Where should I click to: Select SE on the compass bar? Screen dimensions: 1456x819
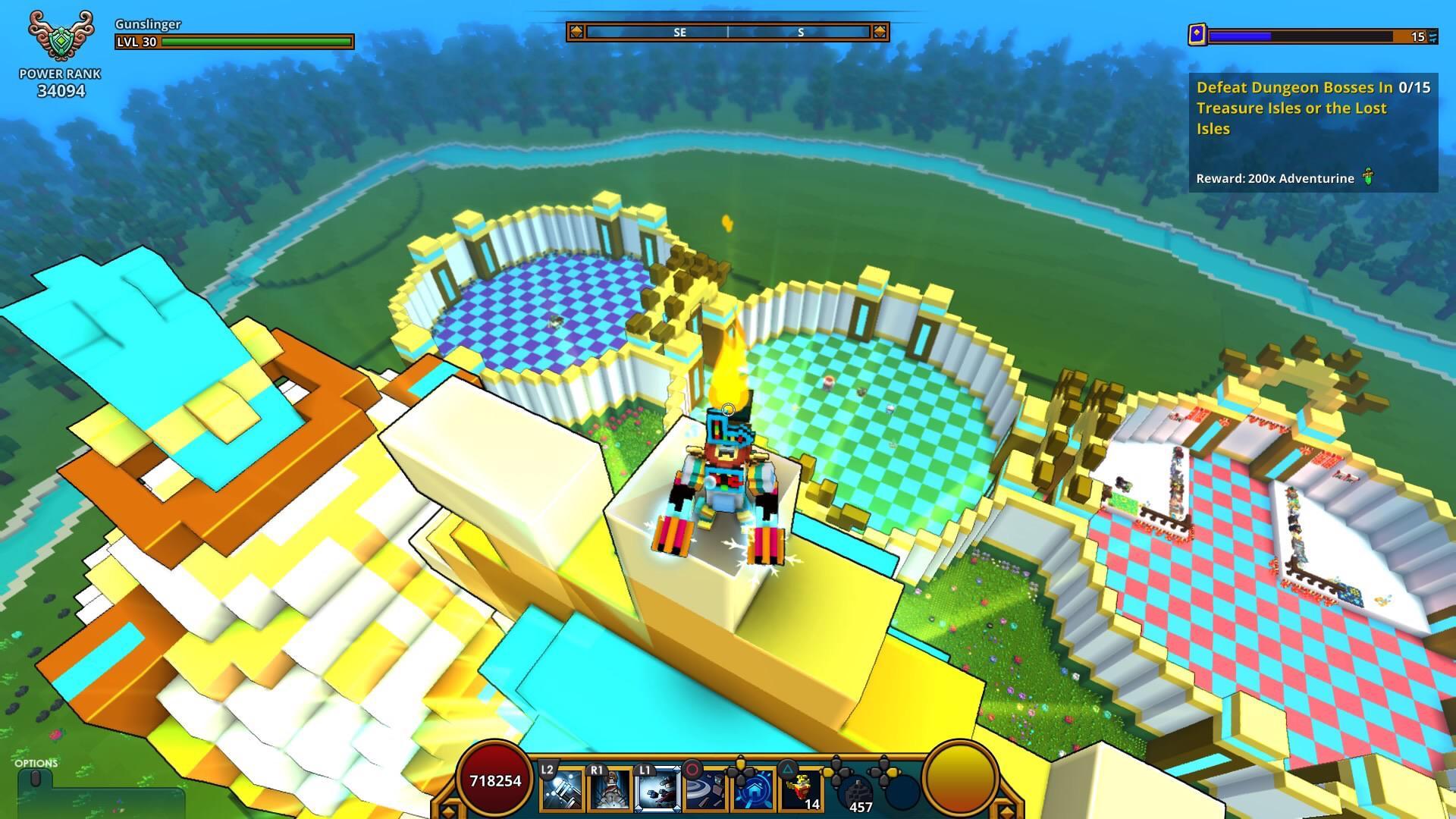(680, 33)
